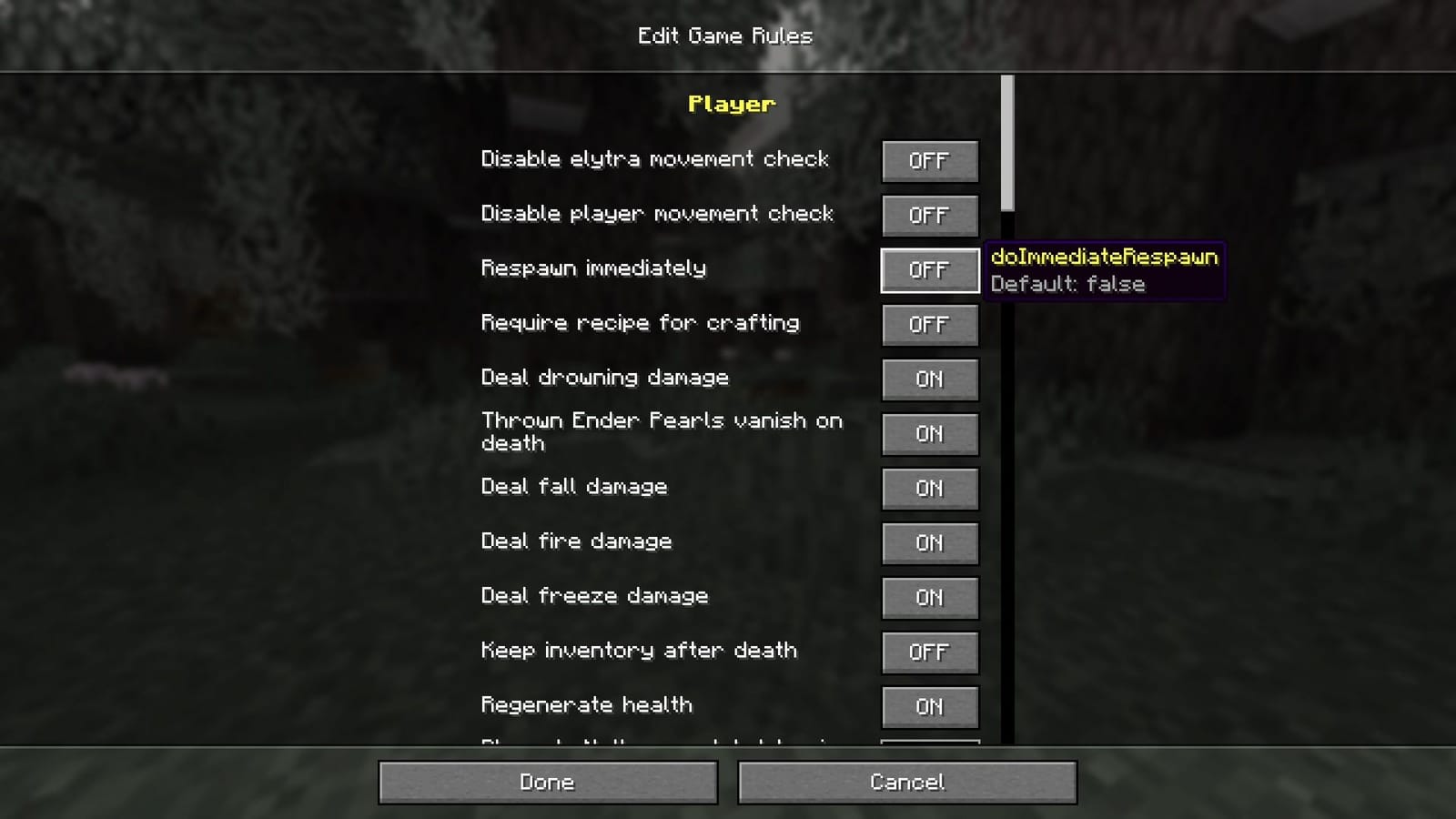Enable Keep inventory after death
Viewport: 1456px width, 819px height.
929,652
